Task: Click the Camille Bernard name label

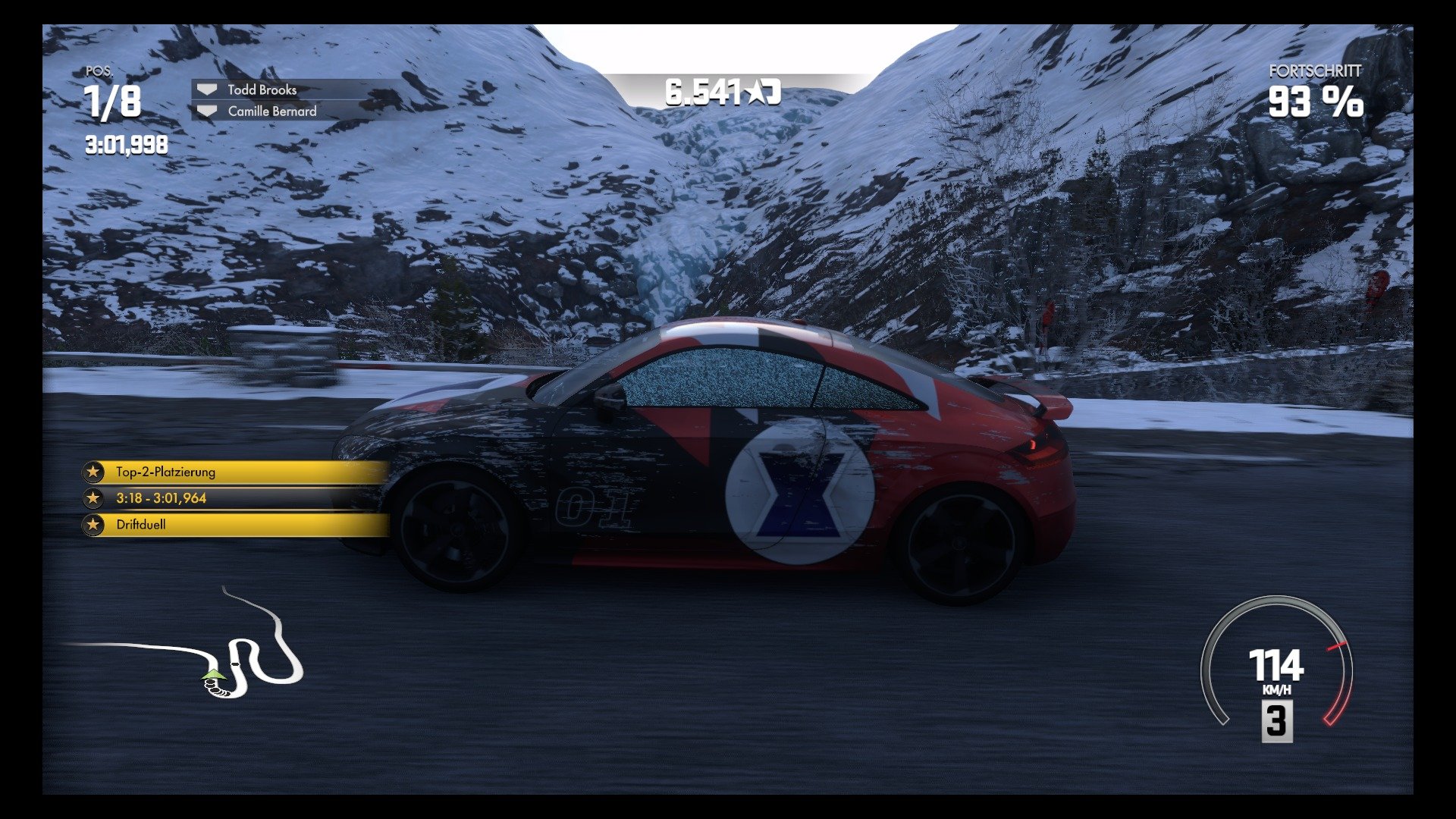Action: point(271,111)
